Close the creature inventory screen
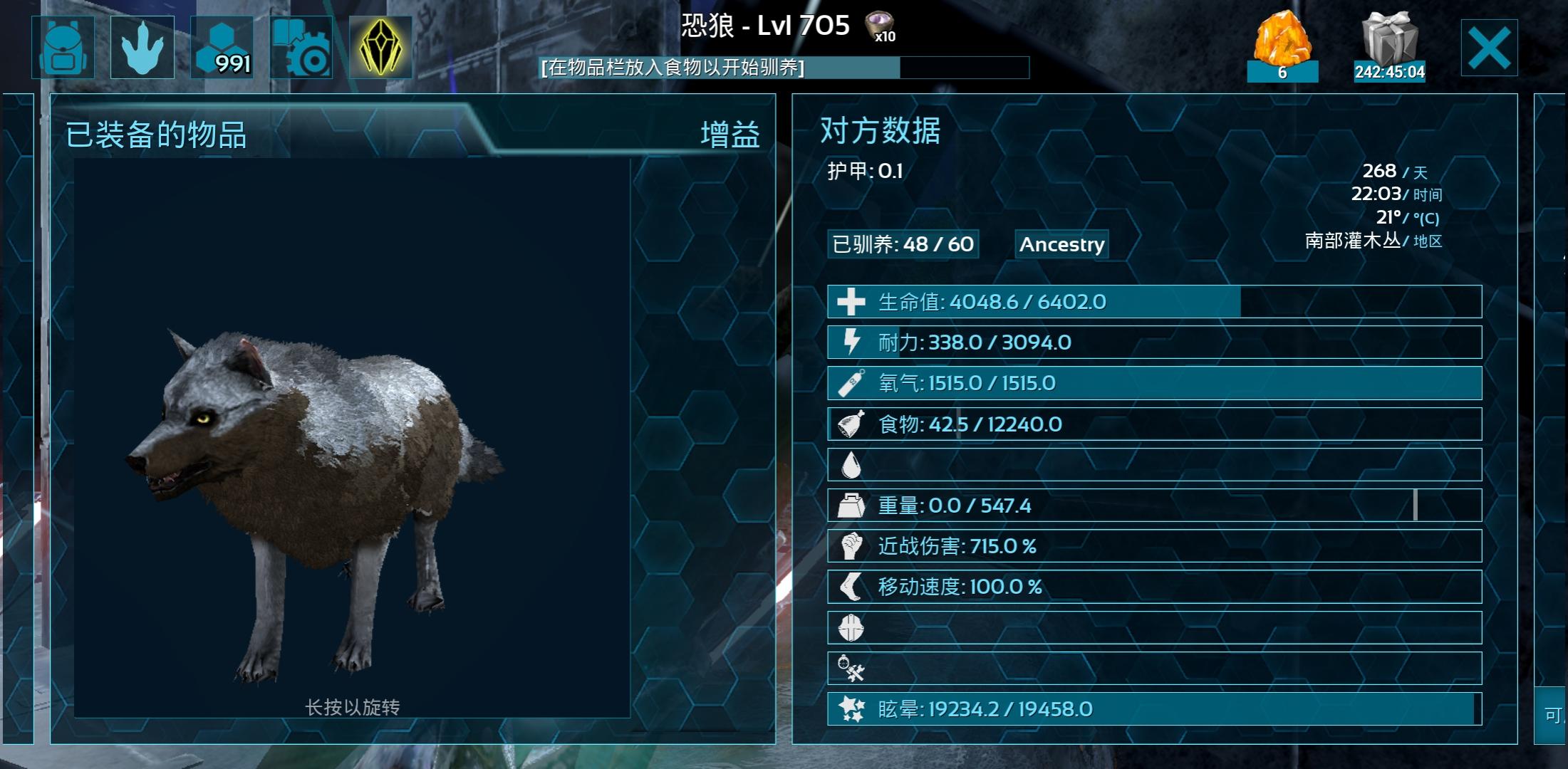 pyautogui.click(x=1489, y=48)
